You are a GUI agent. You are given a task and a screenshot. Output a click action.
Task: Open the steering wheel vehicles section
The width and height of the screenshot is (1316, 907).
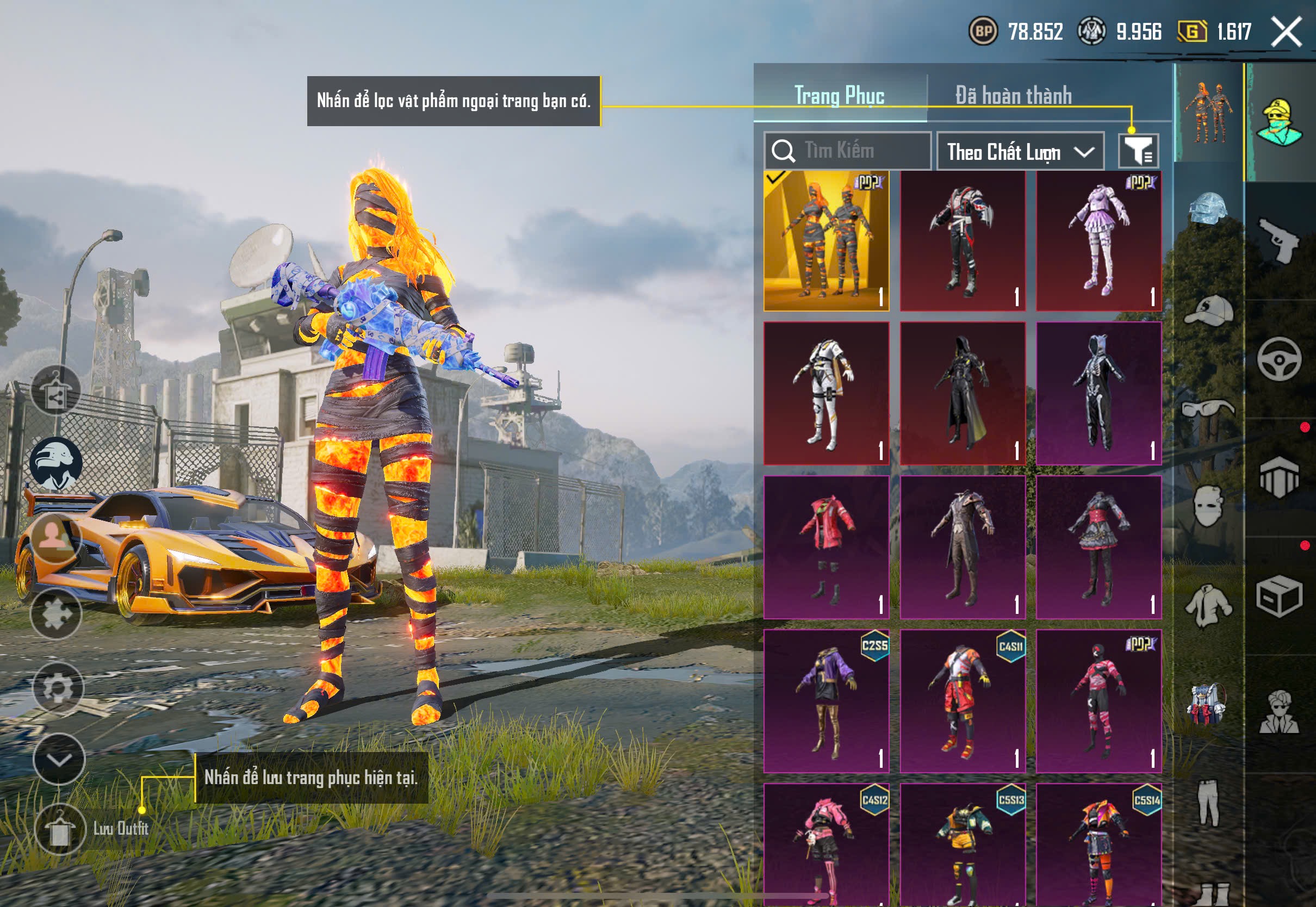(x=1279, y=359)
